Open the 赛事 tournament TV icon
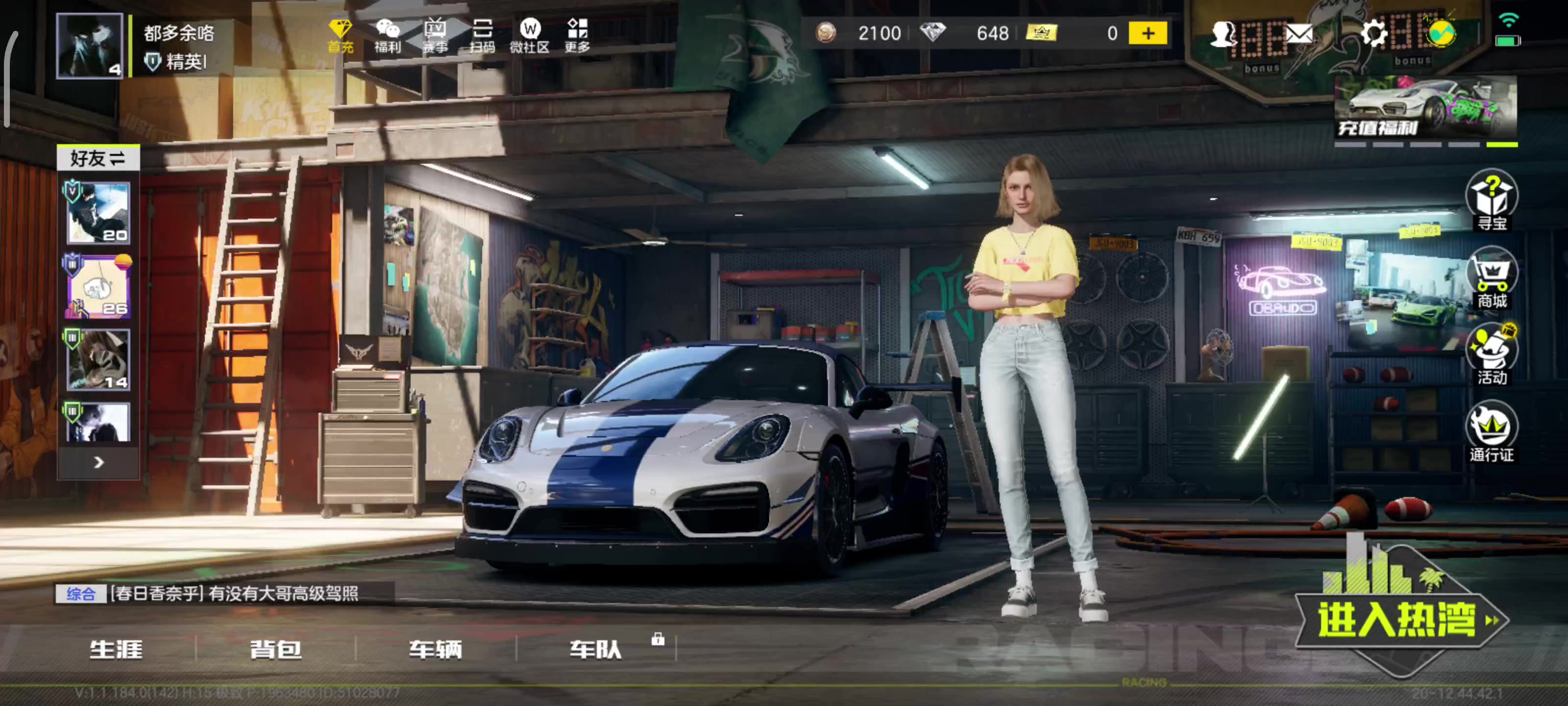 pos(435,35)
